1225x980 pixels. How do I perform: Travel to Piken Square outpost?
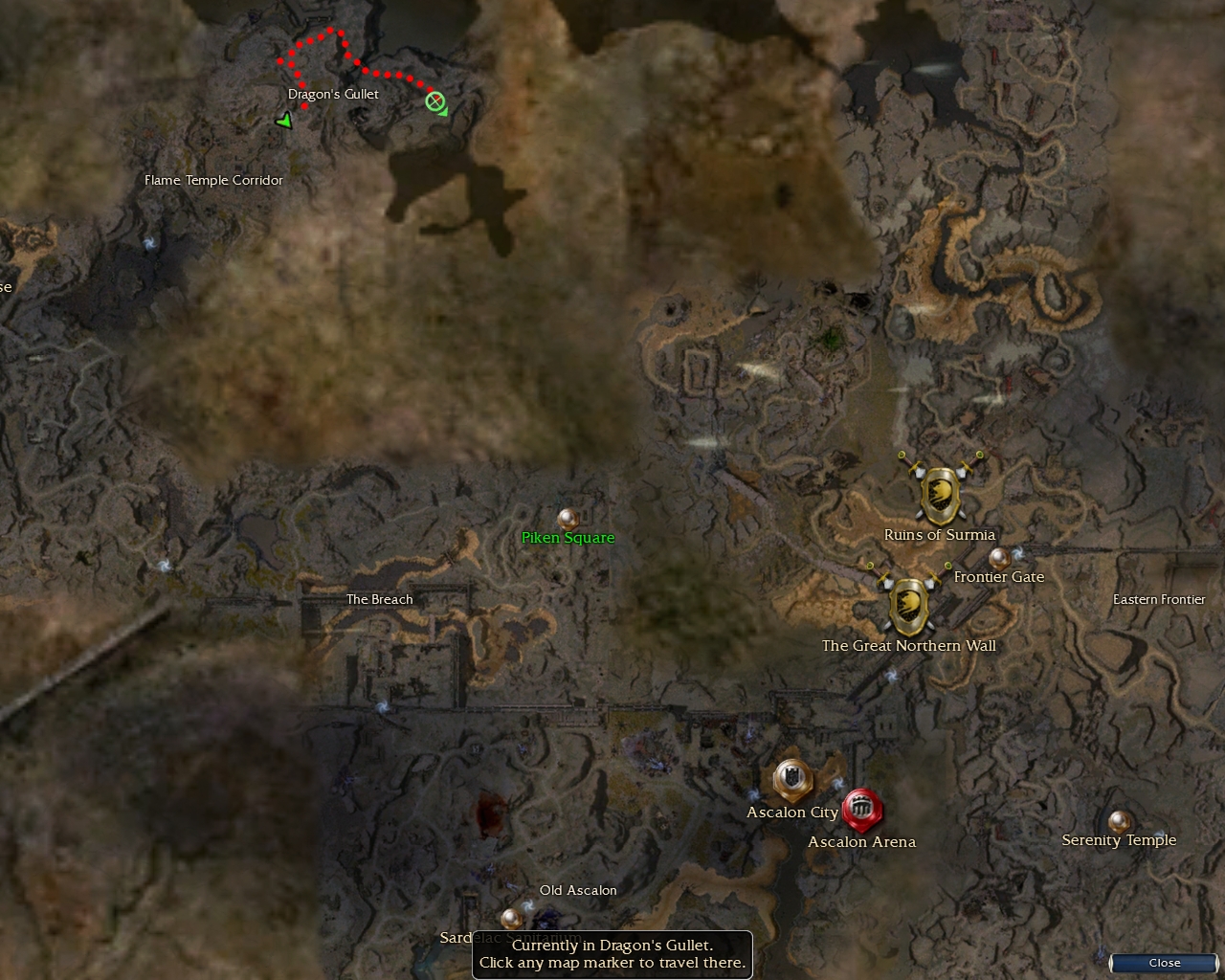click(x=568, y=520)
